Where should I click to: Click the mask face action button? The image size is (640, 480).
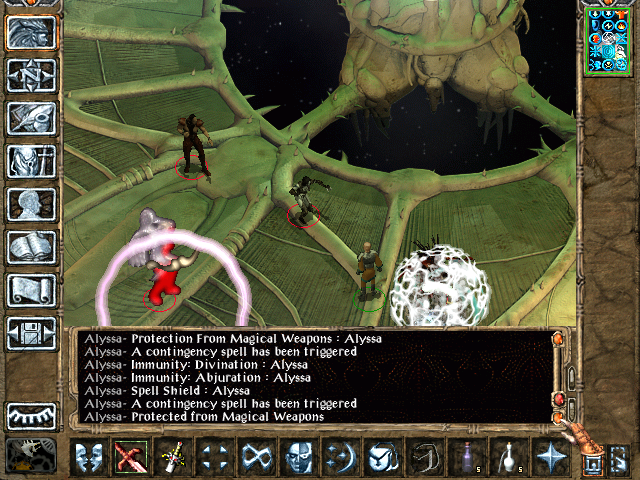(x=297, y=457)
